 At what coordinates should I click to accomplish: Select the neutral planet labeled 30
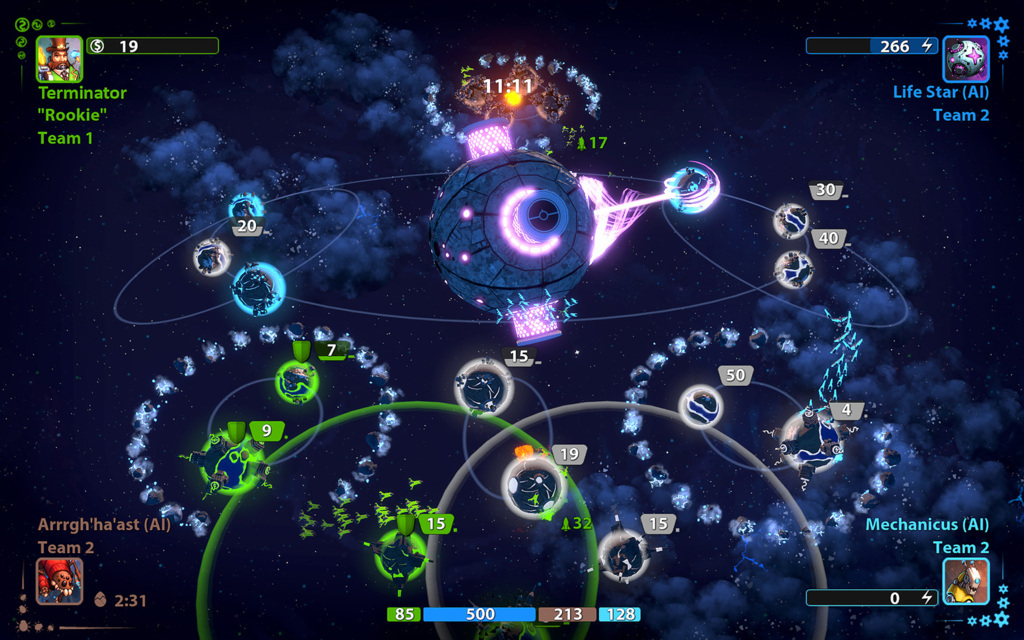pyautogui.click(x=791, y=221)
